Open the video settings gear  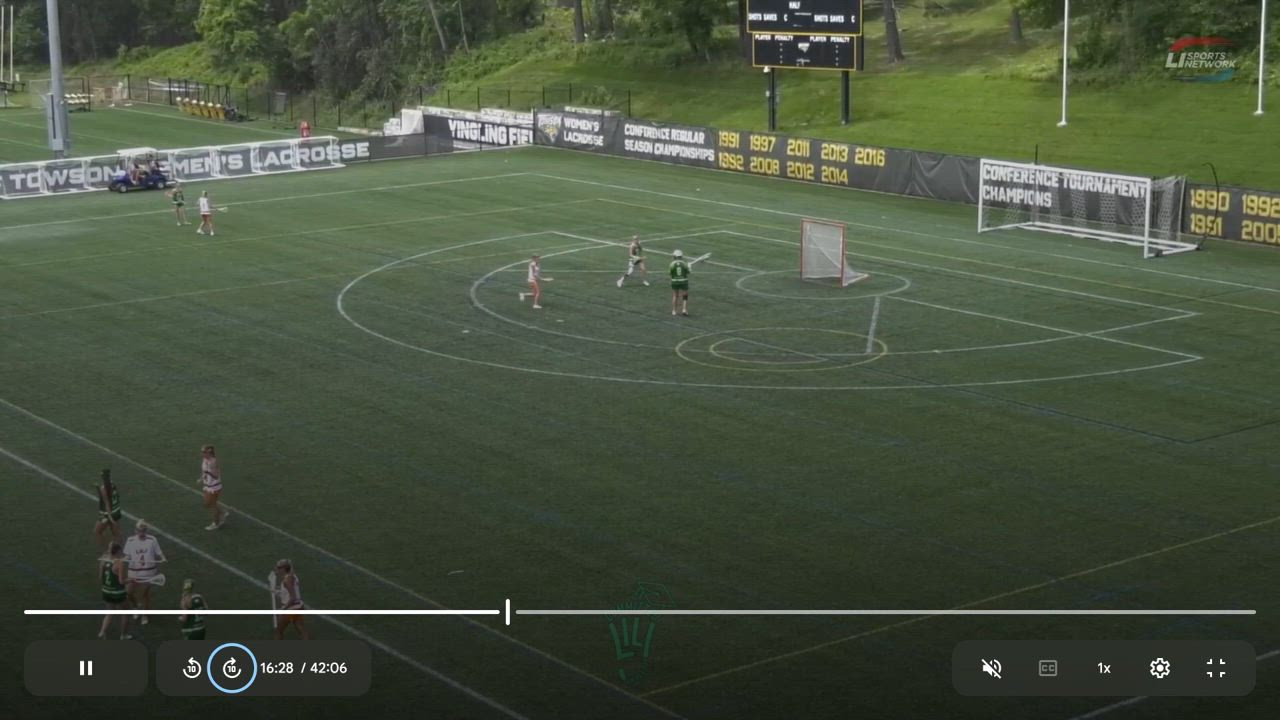tap(1160, 668)
